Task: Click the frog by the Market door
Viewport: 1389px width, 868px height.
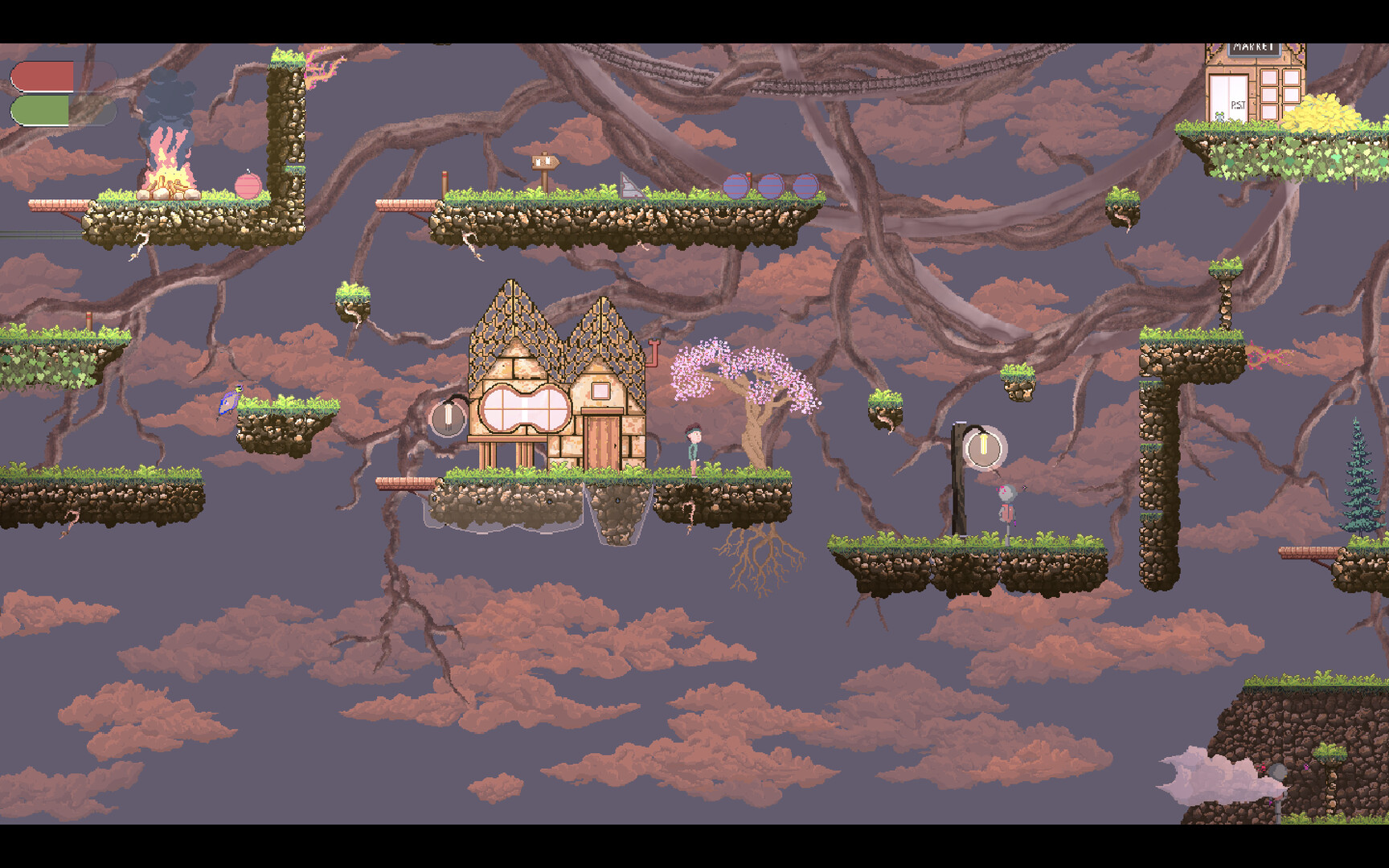Action: pyautogui.click(x=1219, y=117)
